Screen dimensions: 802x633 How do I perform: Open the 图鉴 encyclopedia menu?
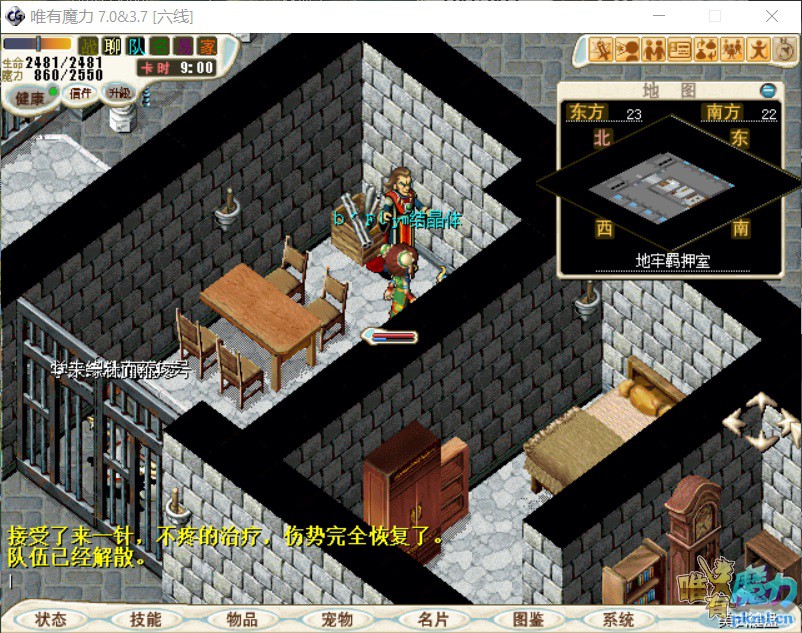527,619
